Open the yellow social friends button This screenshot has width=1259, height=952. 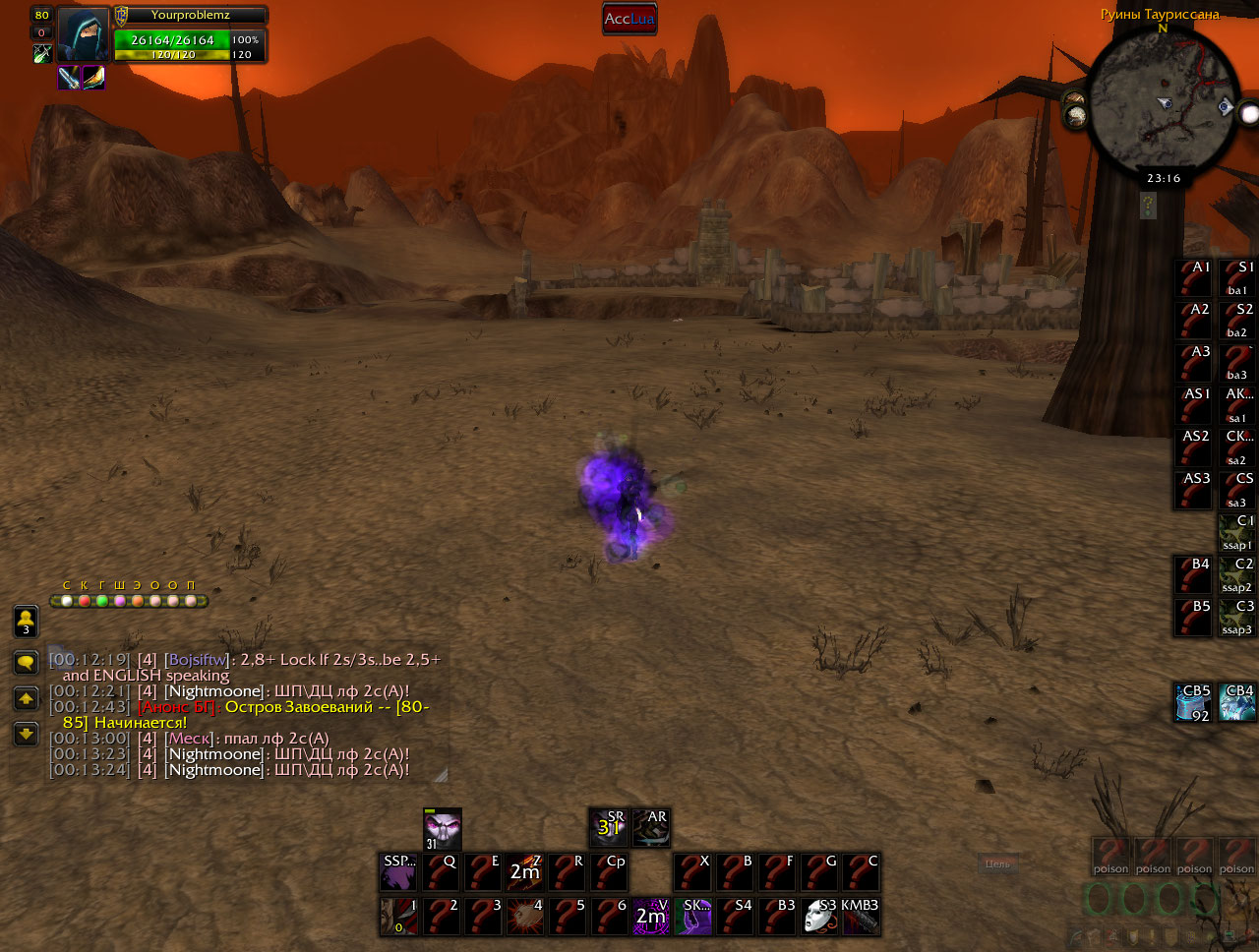click(x=26, y=622)
